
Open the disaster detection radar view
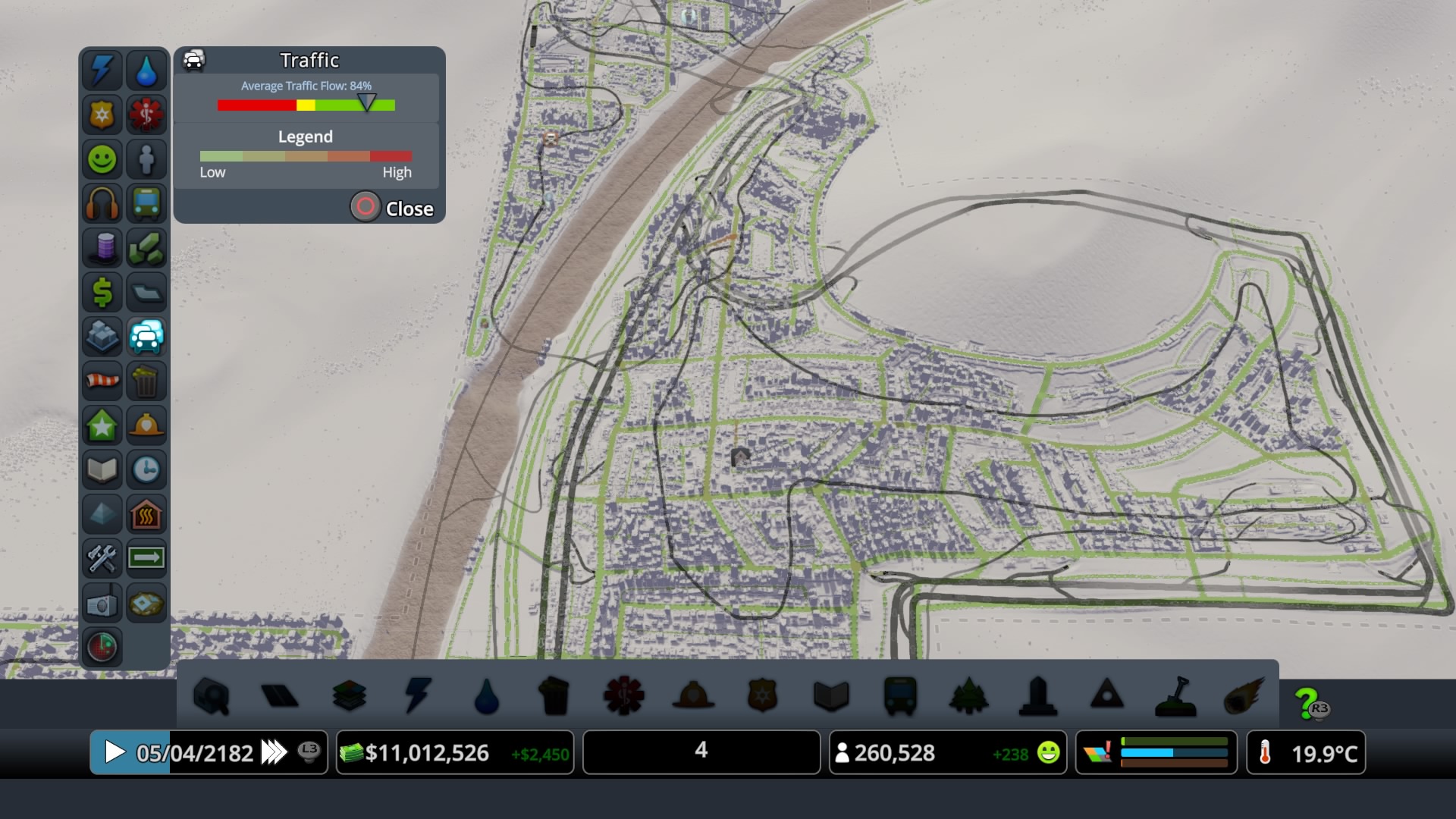[x=102, y=647]
